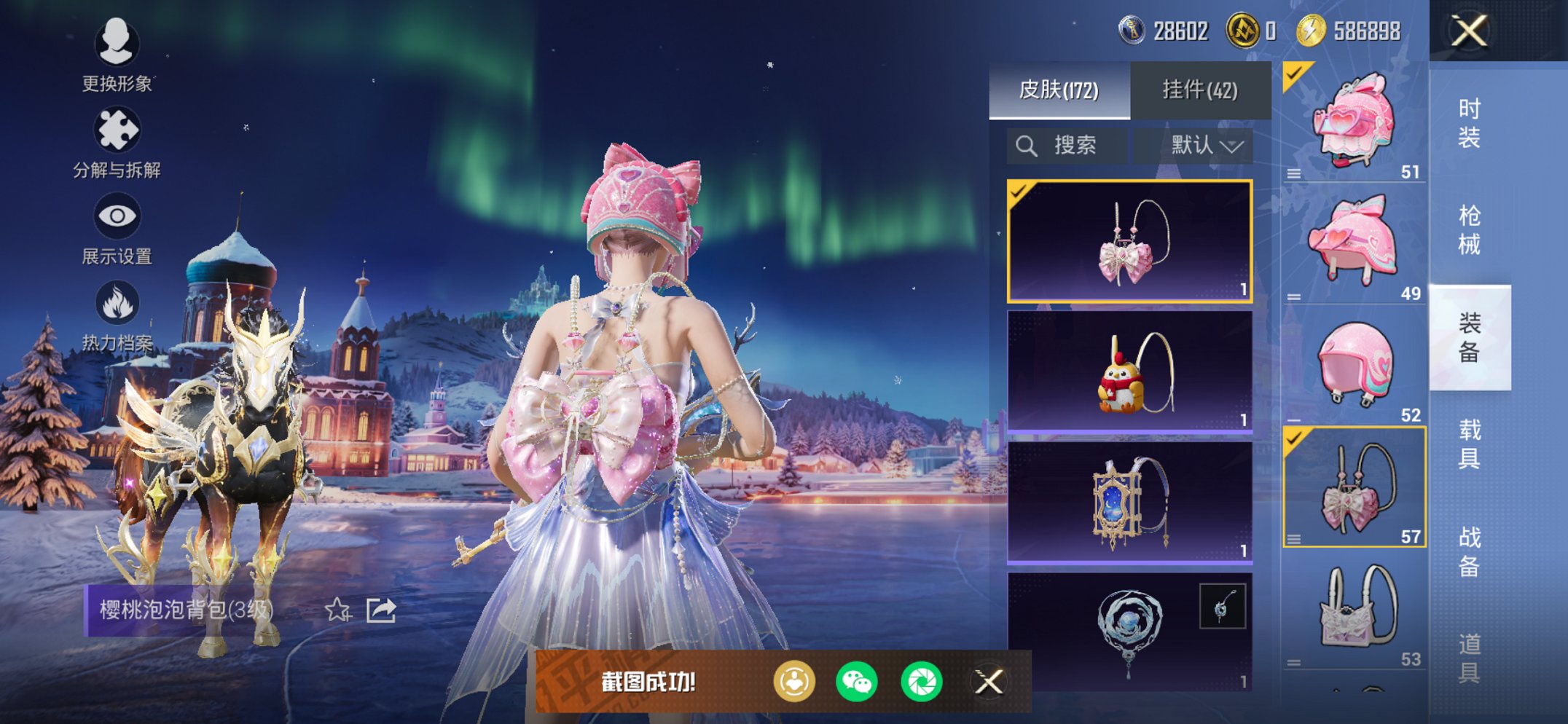Open the 热力档案 flame icon

click(117, 315)
